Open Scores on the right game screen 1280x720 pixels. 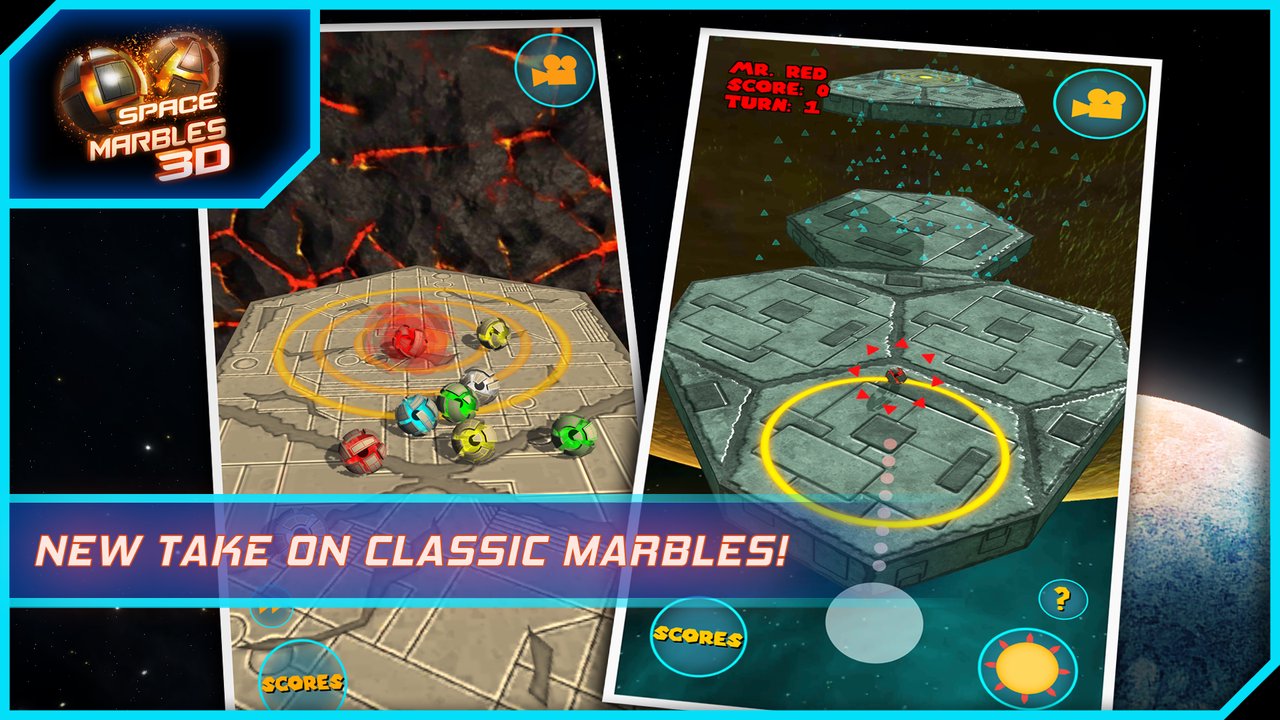[698, 637]
